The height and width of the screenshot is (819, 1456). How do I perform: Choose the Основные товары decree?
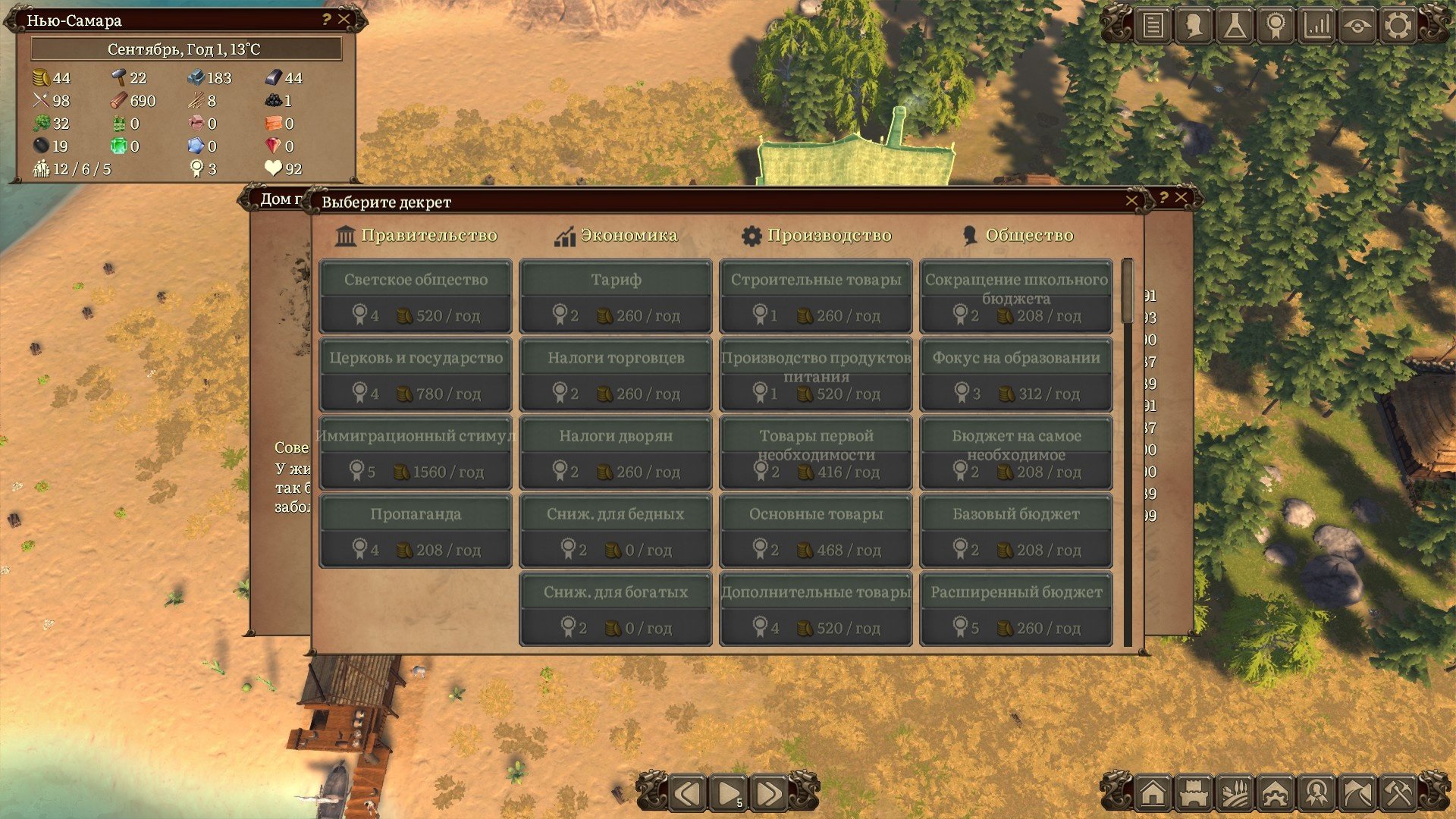pos(816,531)
